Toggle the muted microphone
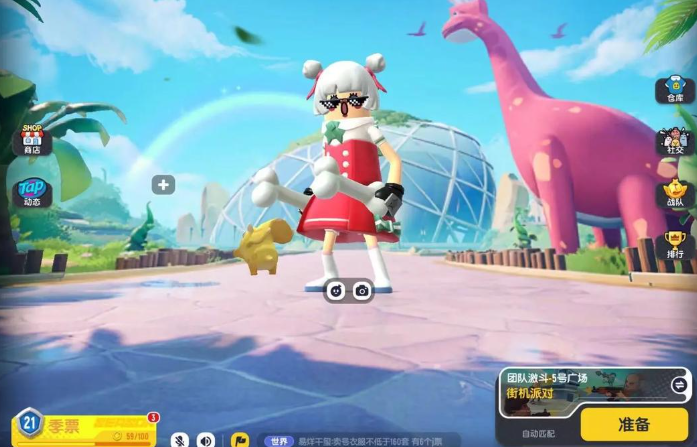This screenshot has height=447, width=697. point(180,439)
